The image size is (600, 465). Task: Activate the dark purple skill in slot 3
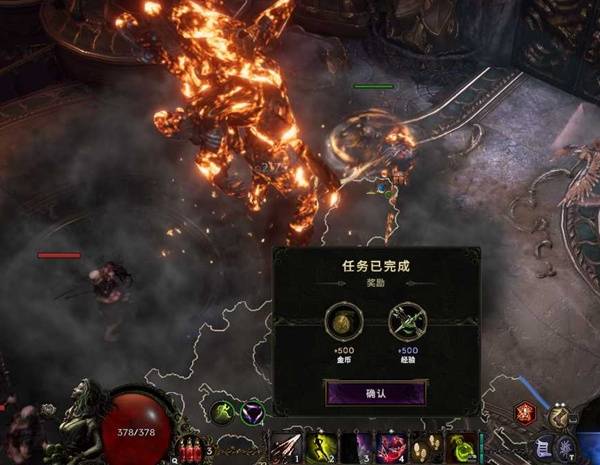[355, 447]
